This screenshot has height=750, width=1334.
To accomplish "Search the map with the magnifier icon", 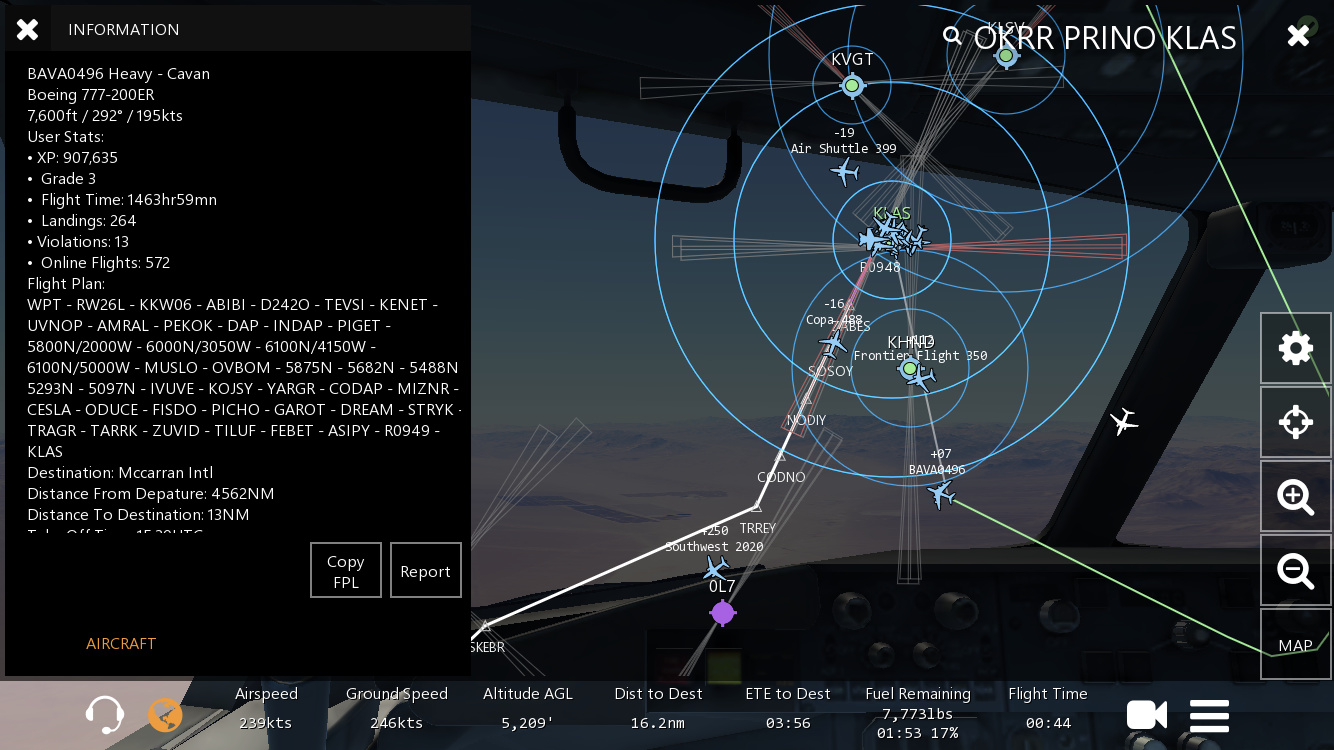I will click(952, 36).
